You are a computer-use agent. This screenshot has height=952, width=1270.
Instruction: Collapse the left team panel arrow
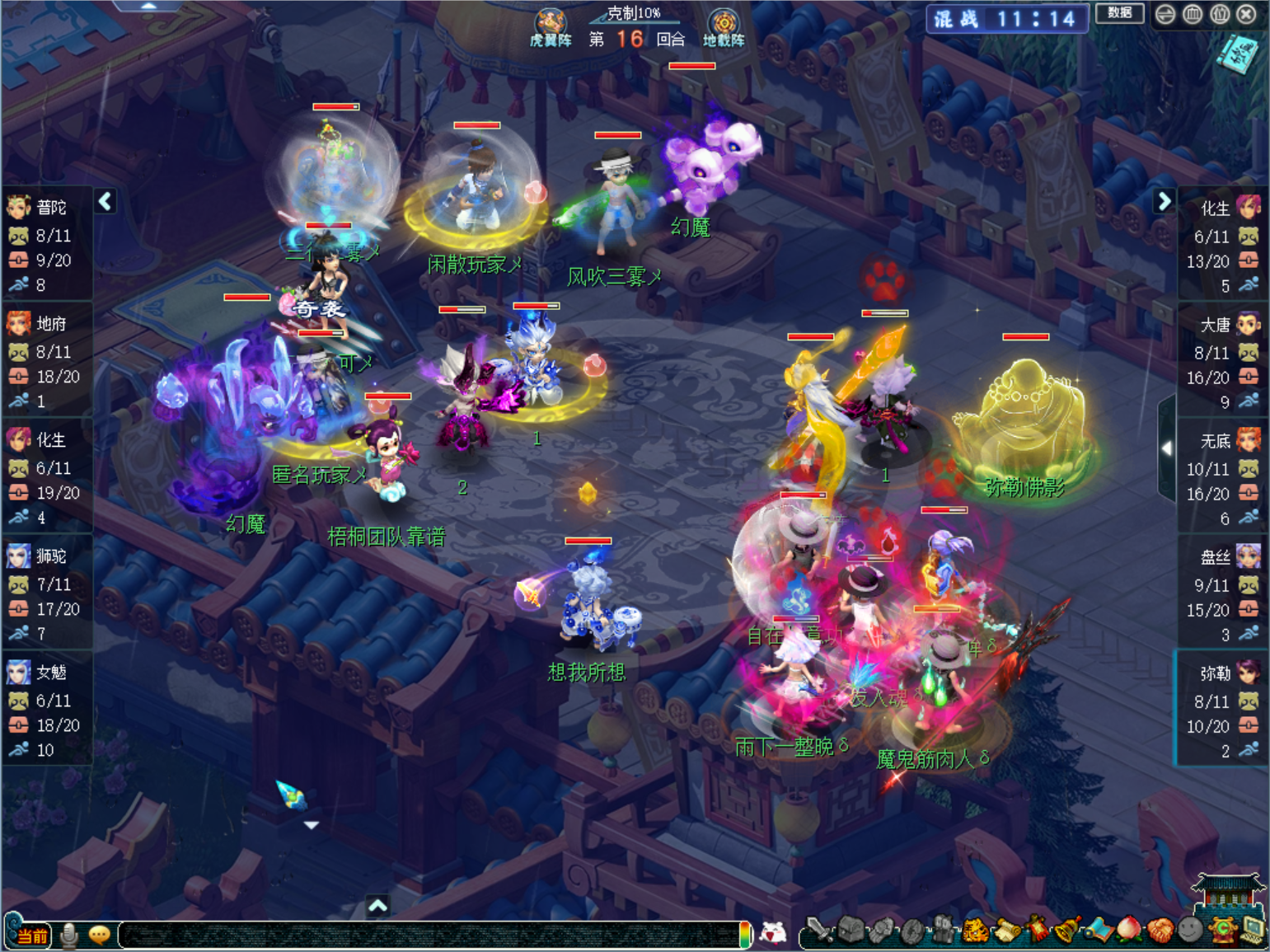pyautogui.click(x=105, y=201)
